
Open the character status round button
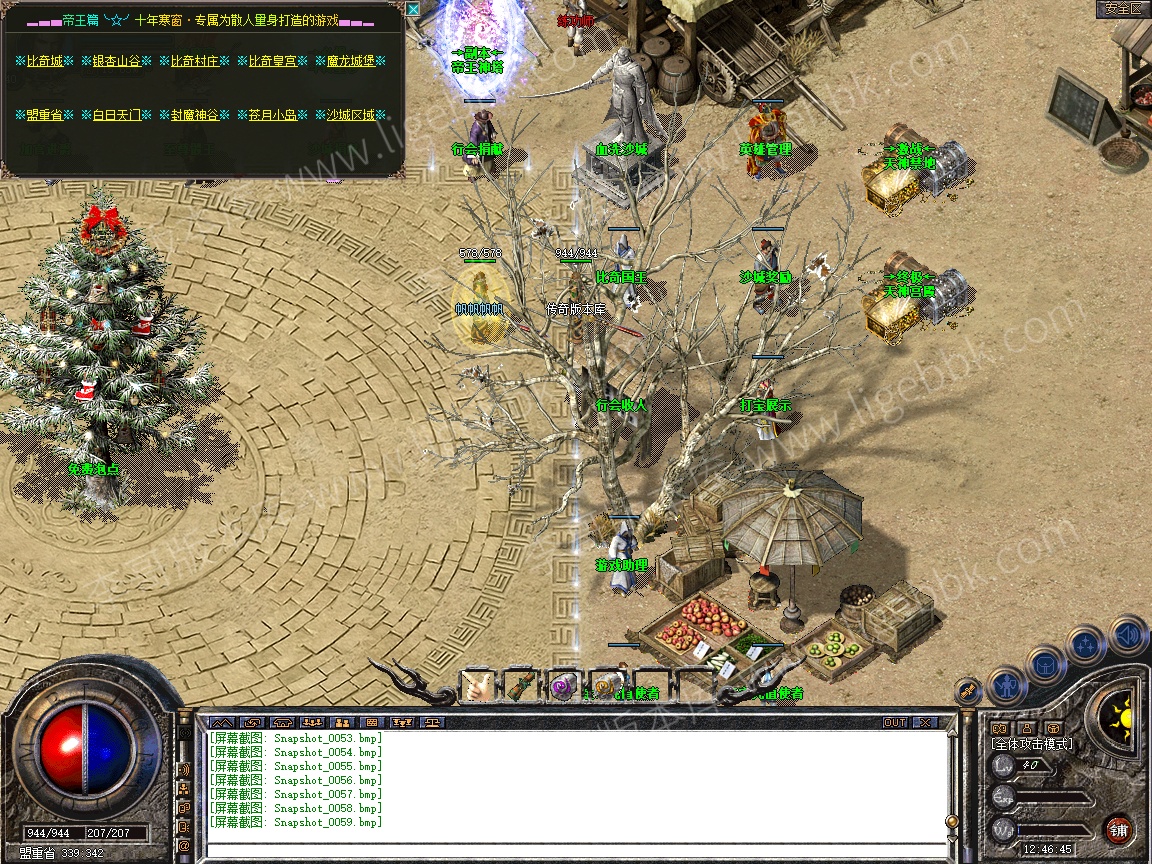1006,686
